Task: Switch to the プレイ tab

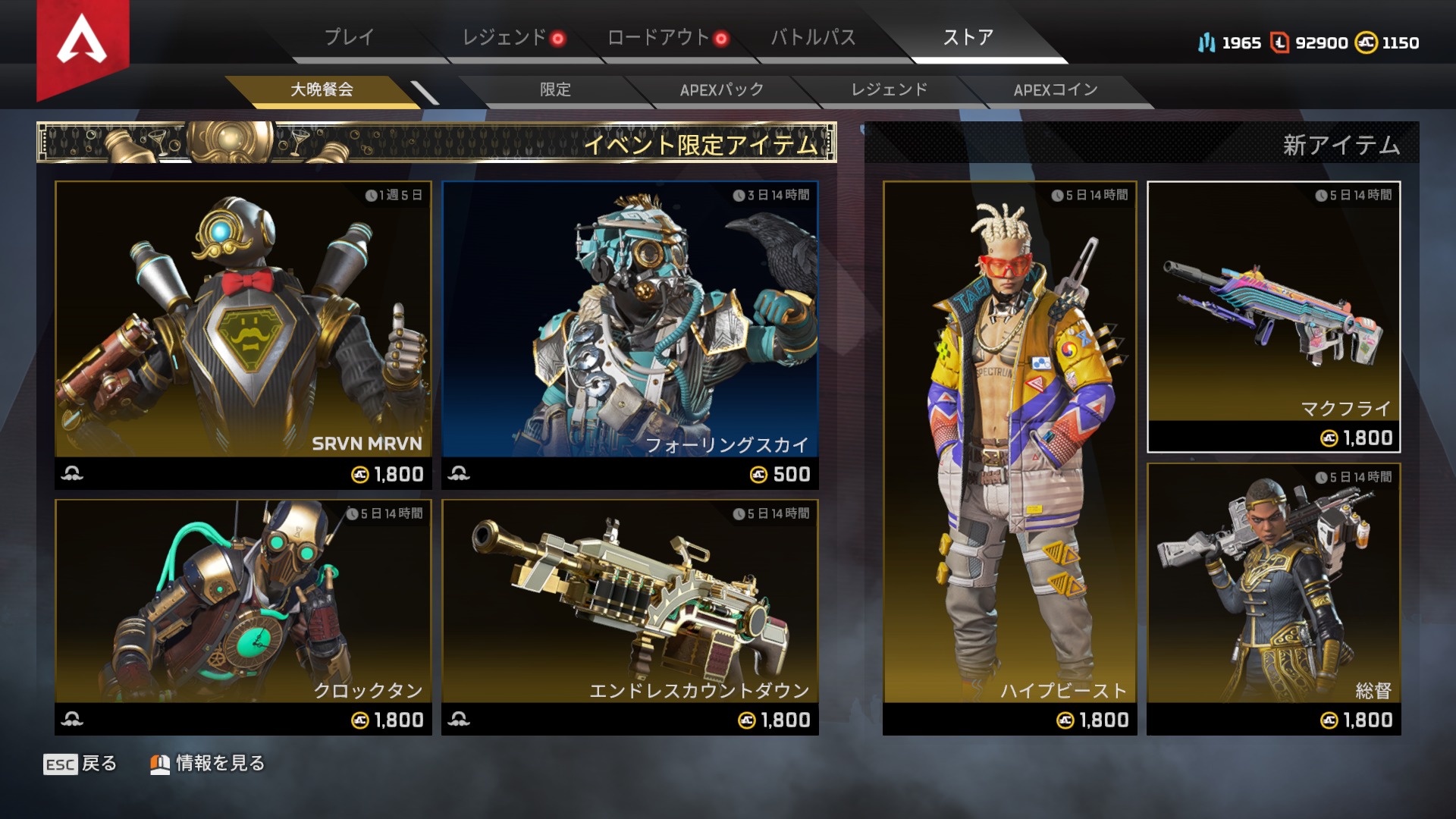Action: pyautogui.click(x=349, y=37)
